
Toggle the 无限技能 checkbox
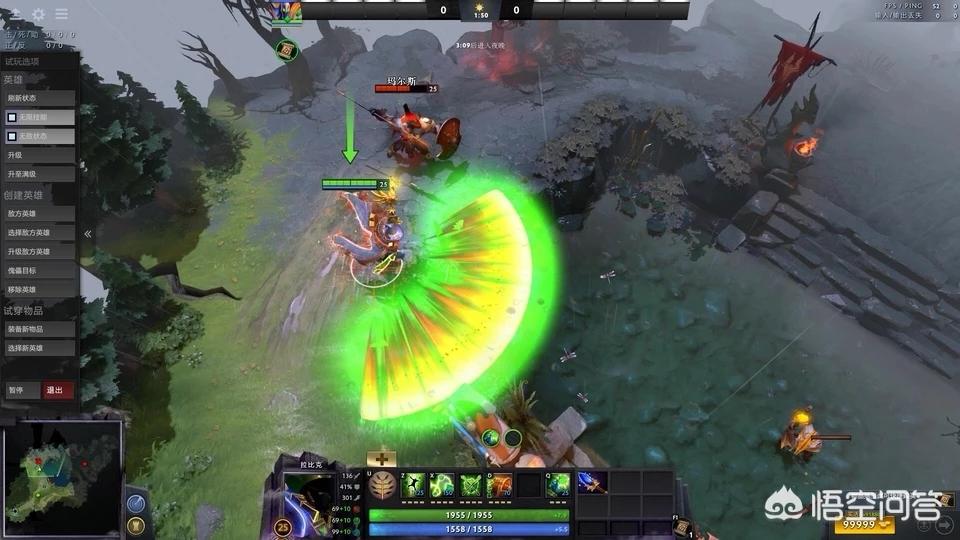click(12, 117)
